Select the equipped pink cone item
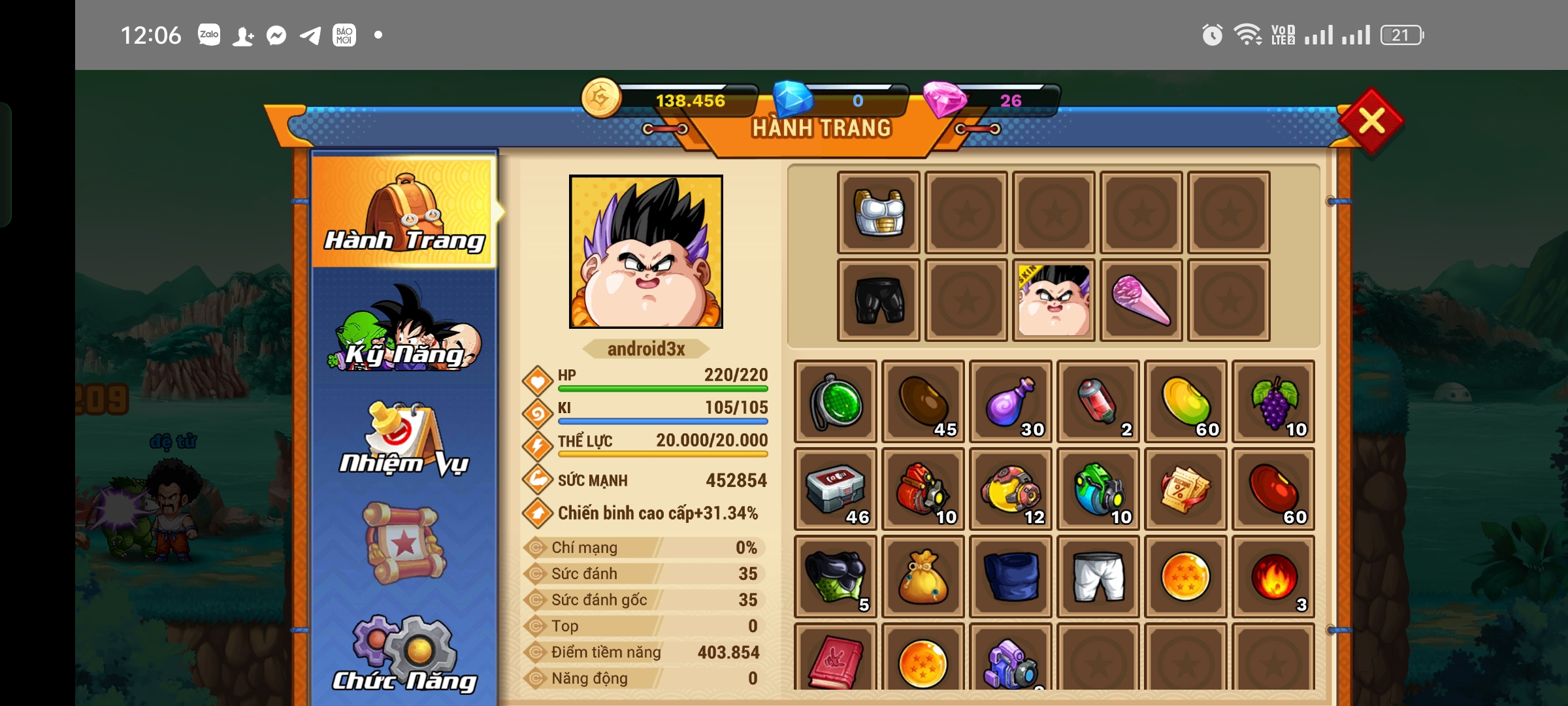Viewport: 1568px width, 706px height. [1141, 301]
